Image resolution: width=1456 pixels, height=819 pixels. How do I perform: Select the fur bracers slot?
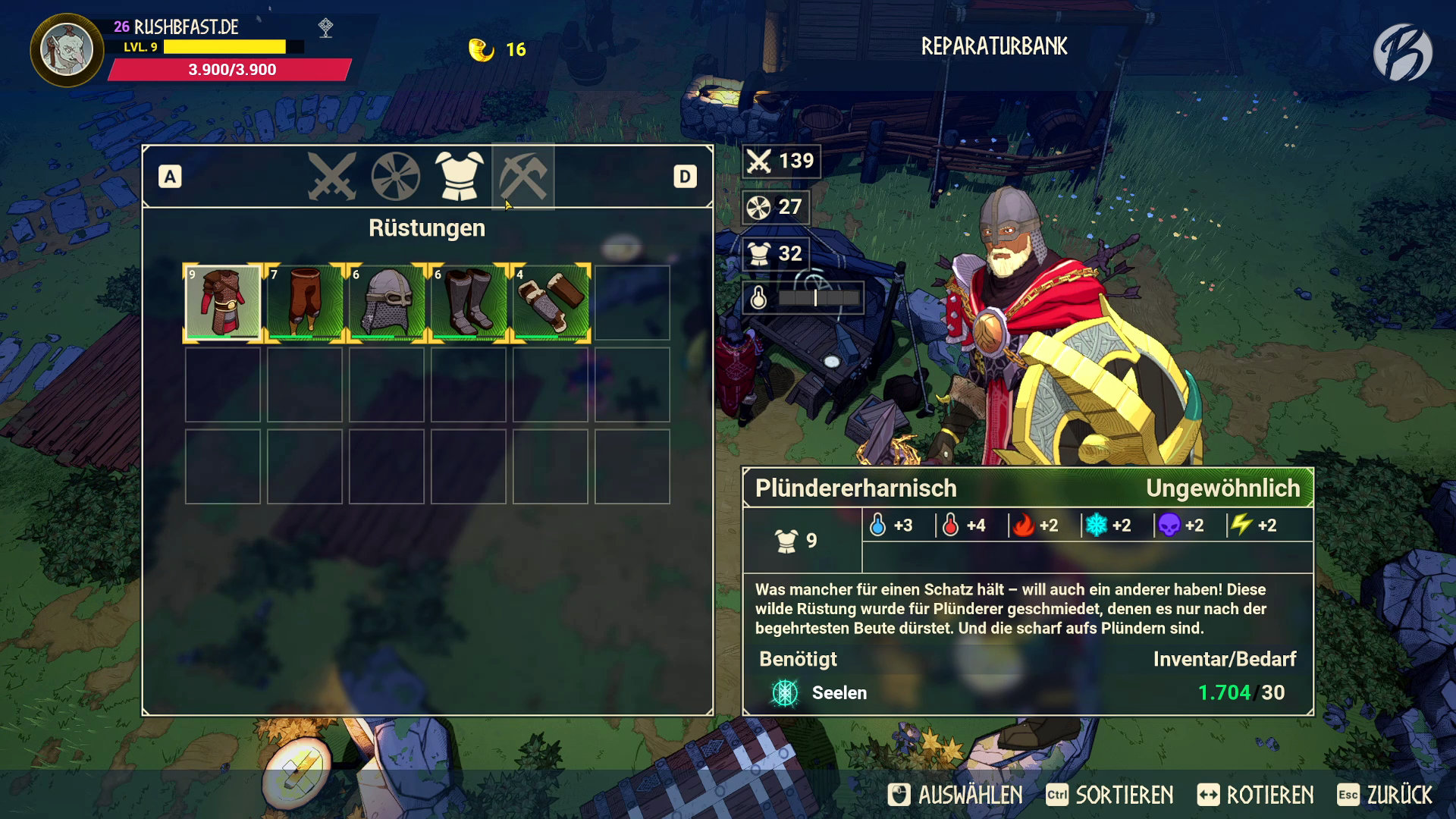(551, 303)
